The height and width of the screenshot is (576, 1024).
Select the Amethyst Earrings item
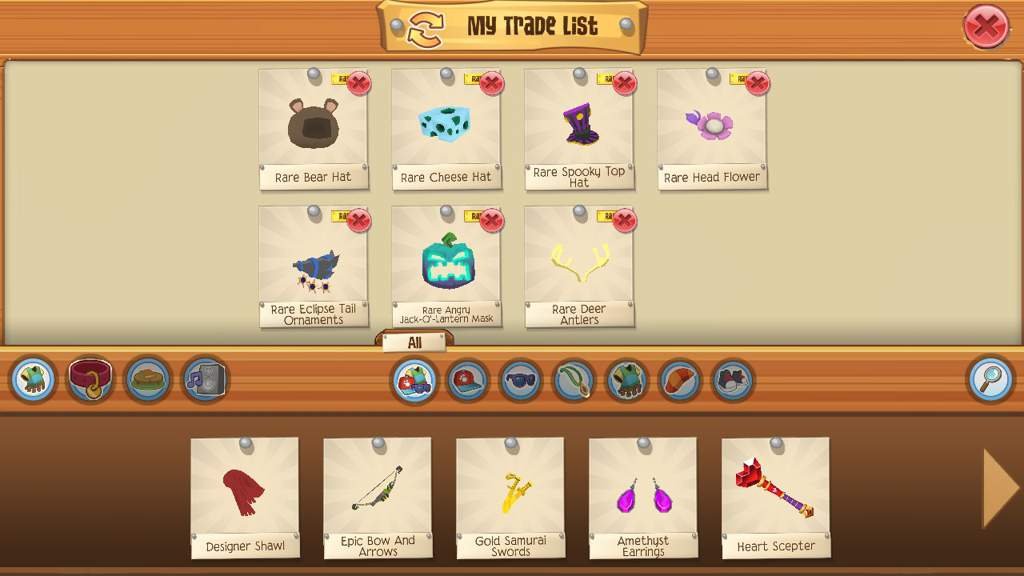pos(643,495)
